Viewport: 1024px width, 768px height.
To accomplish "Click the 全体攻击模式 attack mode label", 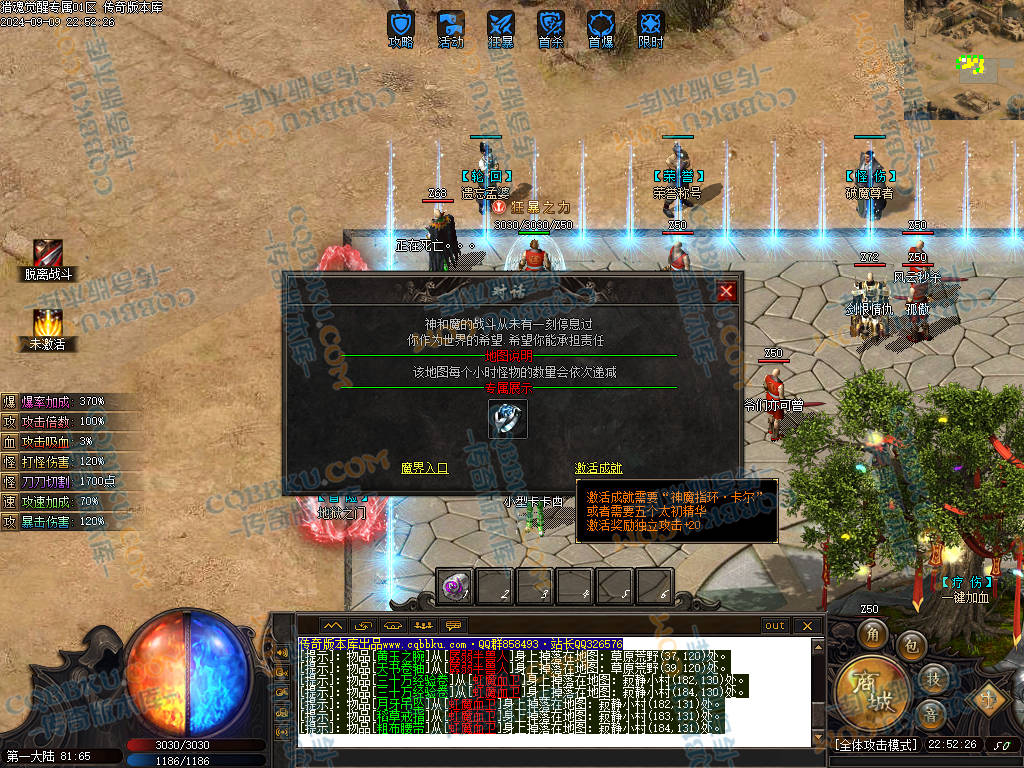I will (875, 745).
